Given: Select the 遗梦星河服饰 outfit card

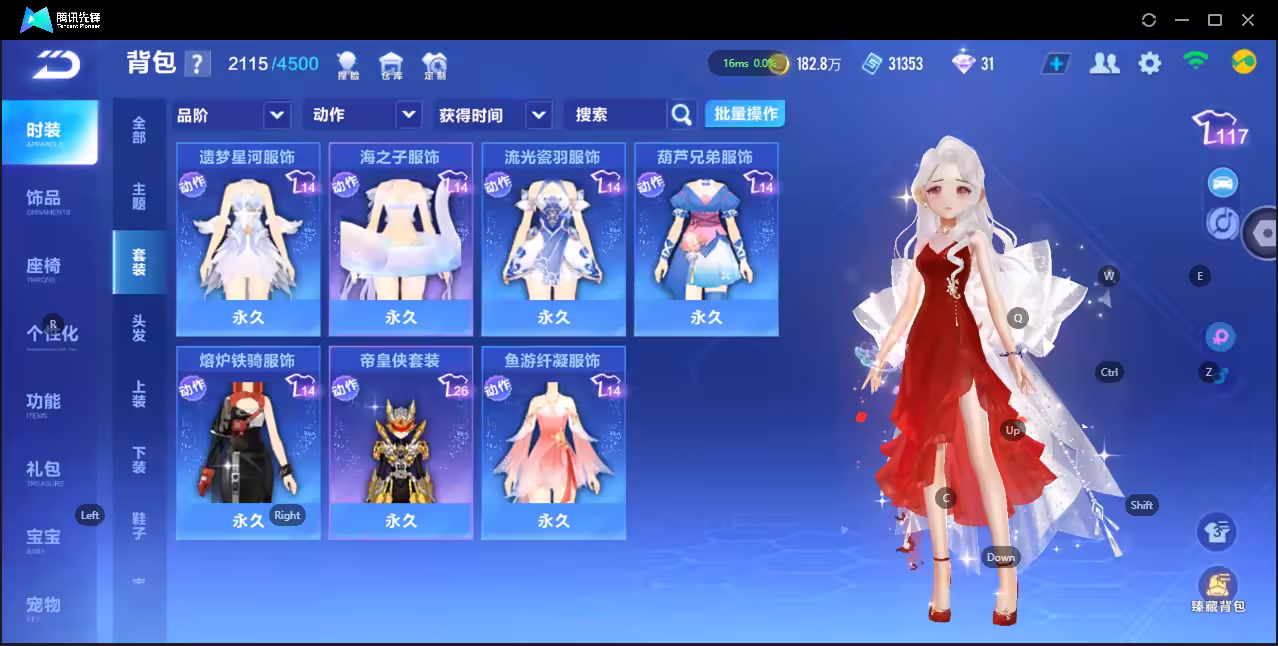Looking at the screenshot, I should (x=248, y=239).
